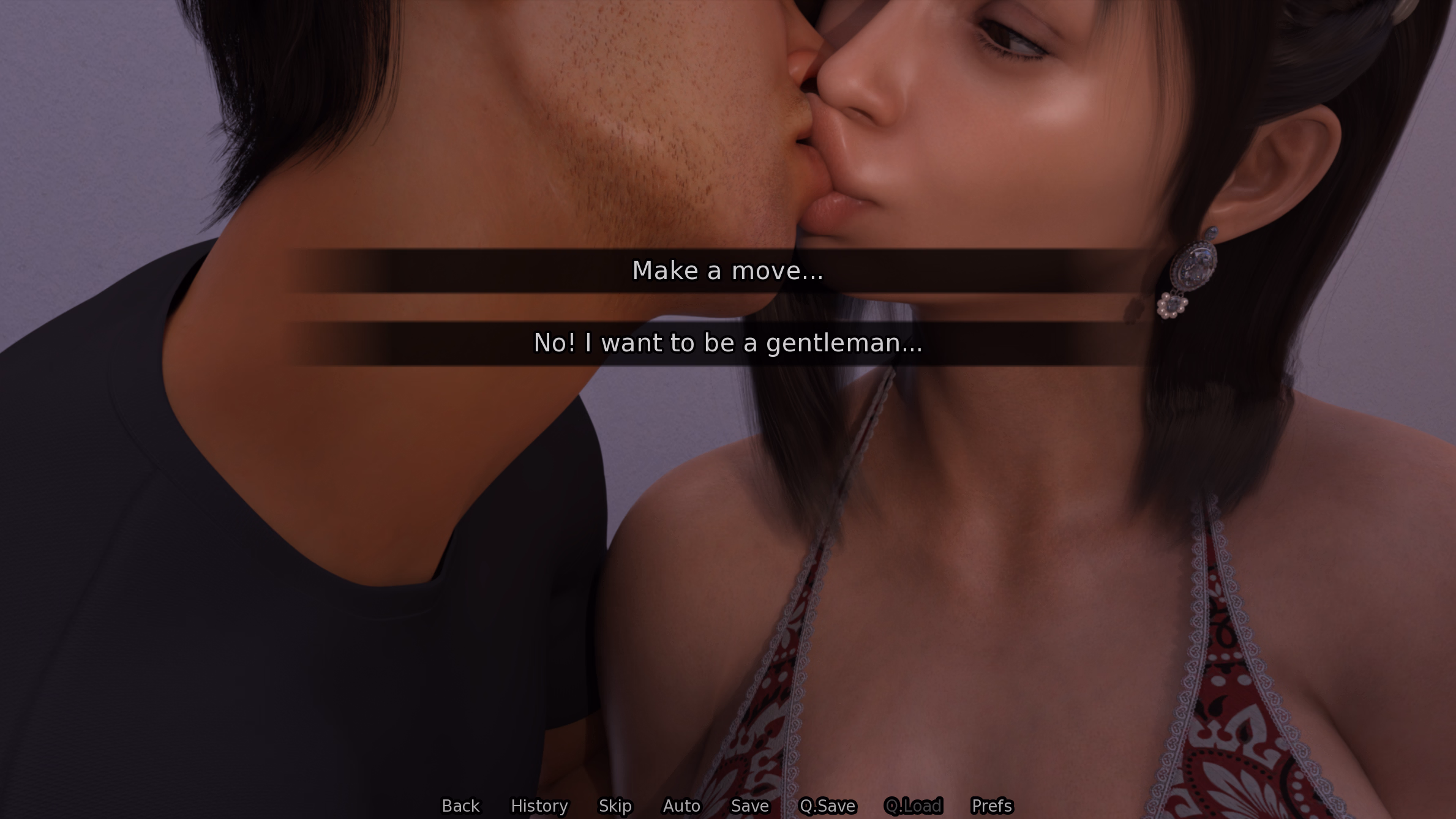Screen dimensions: 1456x819
Task: Click the Prefs option in the quick menu
Action: coord(992,806)
